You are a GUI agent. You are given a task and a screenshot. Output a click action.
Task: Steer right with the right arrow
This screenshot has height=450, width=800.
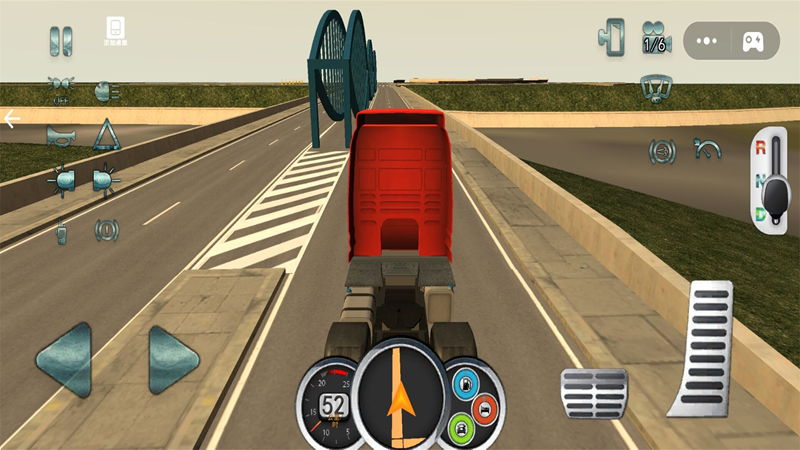tap(173, 360)
